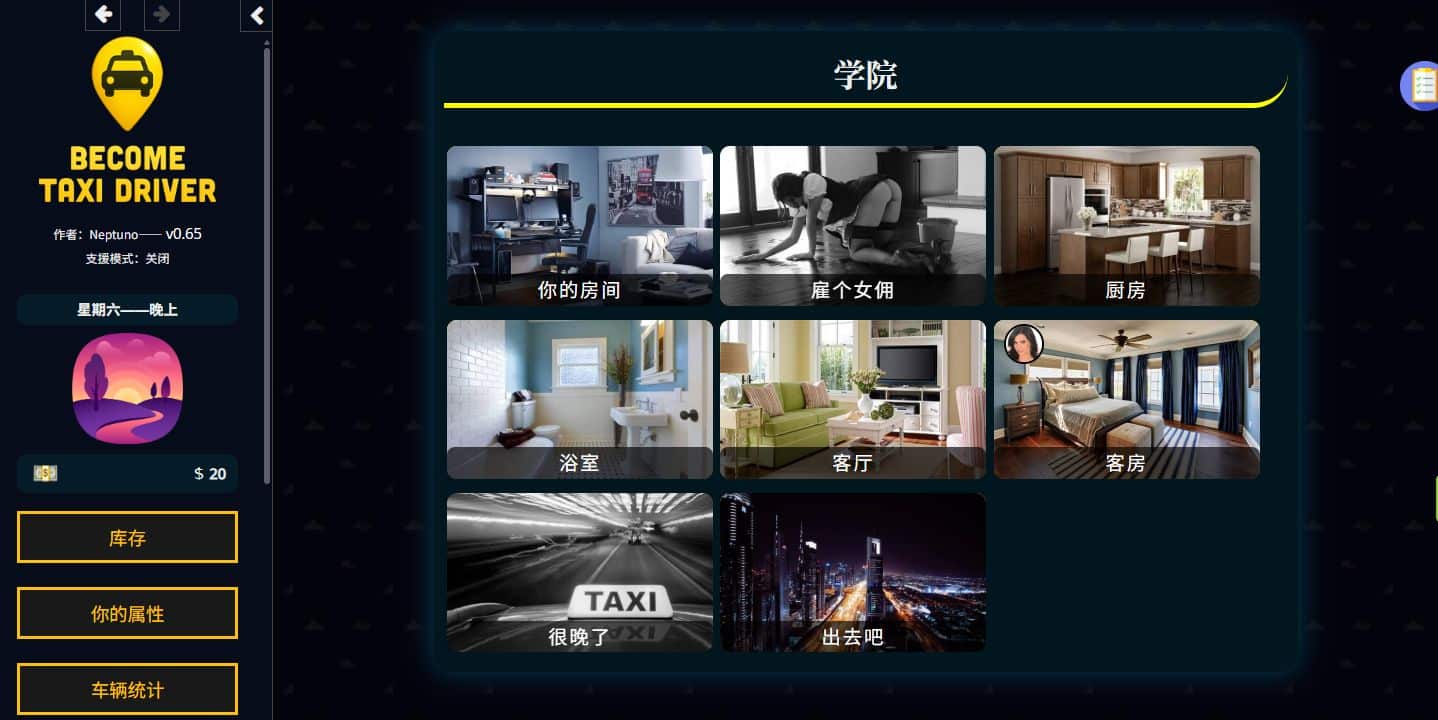The width and height of the screenshot is (1438, 720).
Task: Choose 很晚了 with the taxi sign
Action: tap(579, 572)
